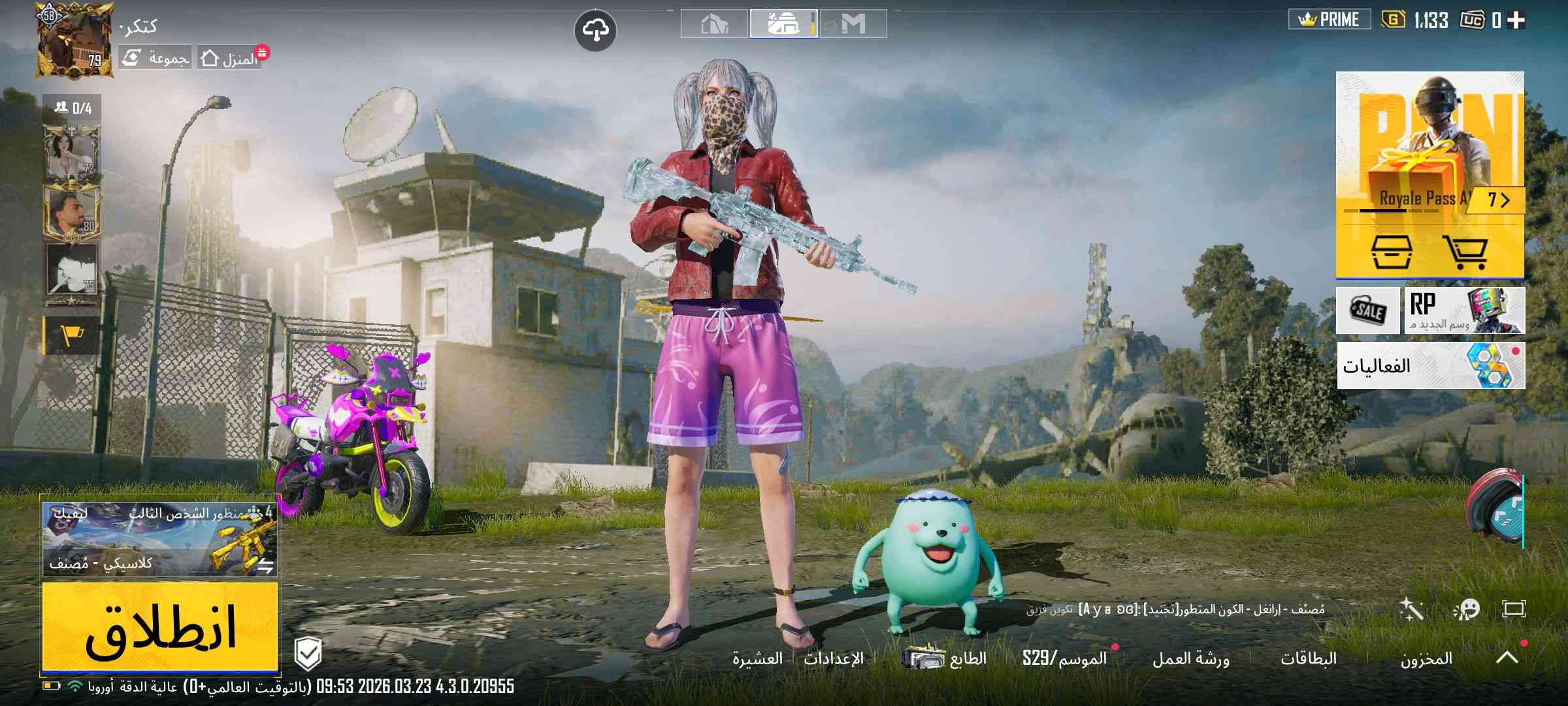Viewport: 1568px width, 706px height.
Task: Open the SALE offers tile
Action: click(1368, 311)
